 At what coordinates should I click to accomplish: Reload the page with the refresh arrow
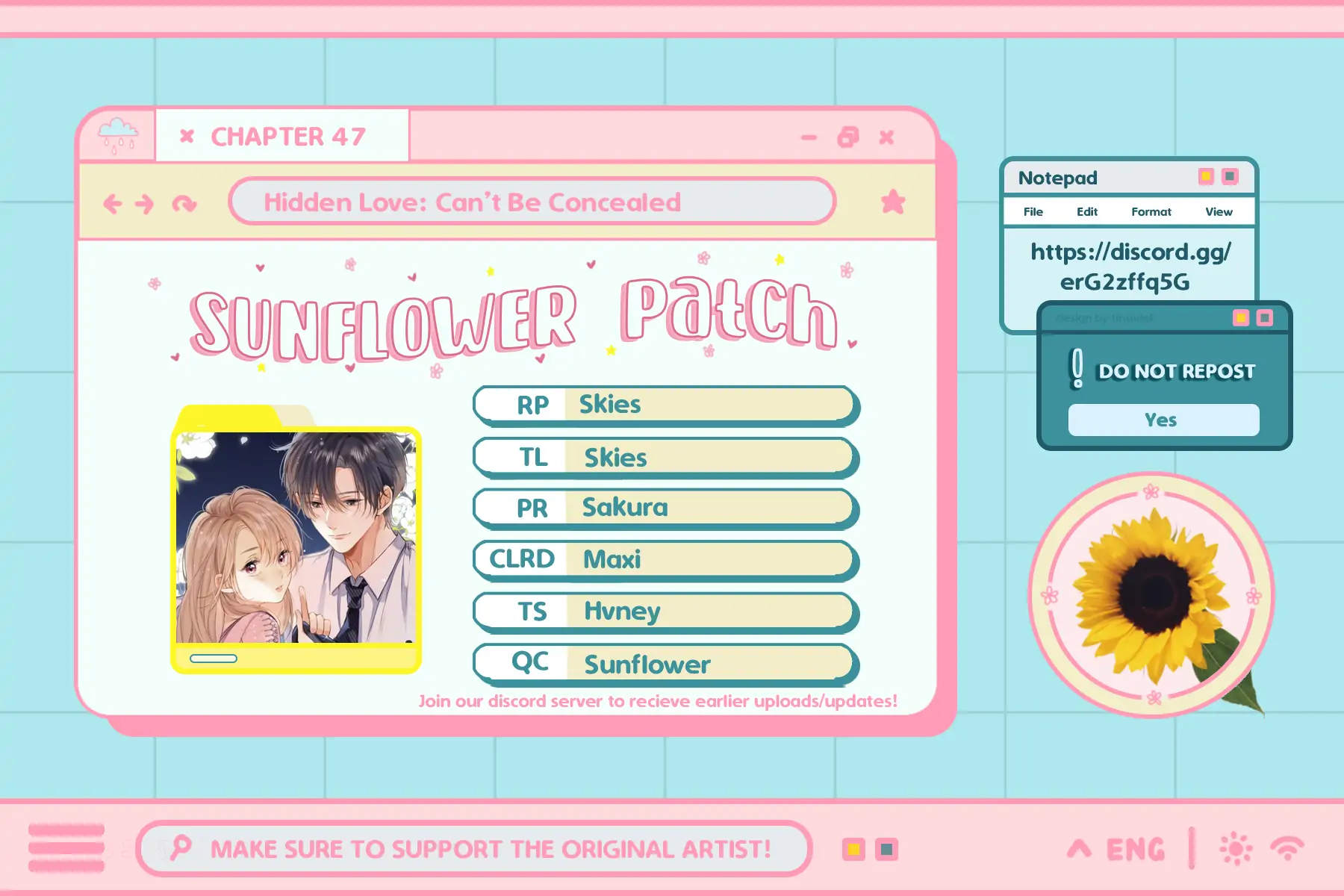pyautogui.click(x=184, y=203)
